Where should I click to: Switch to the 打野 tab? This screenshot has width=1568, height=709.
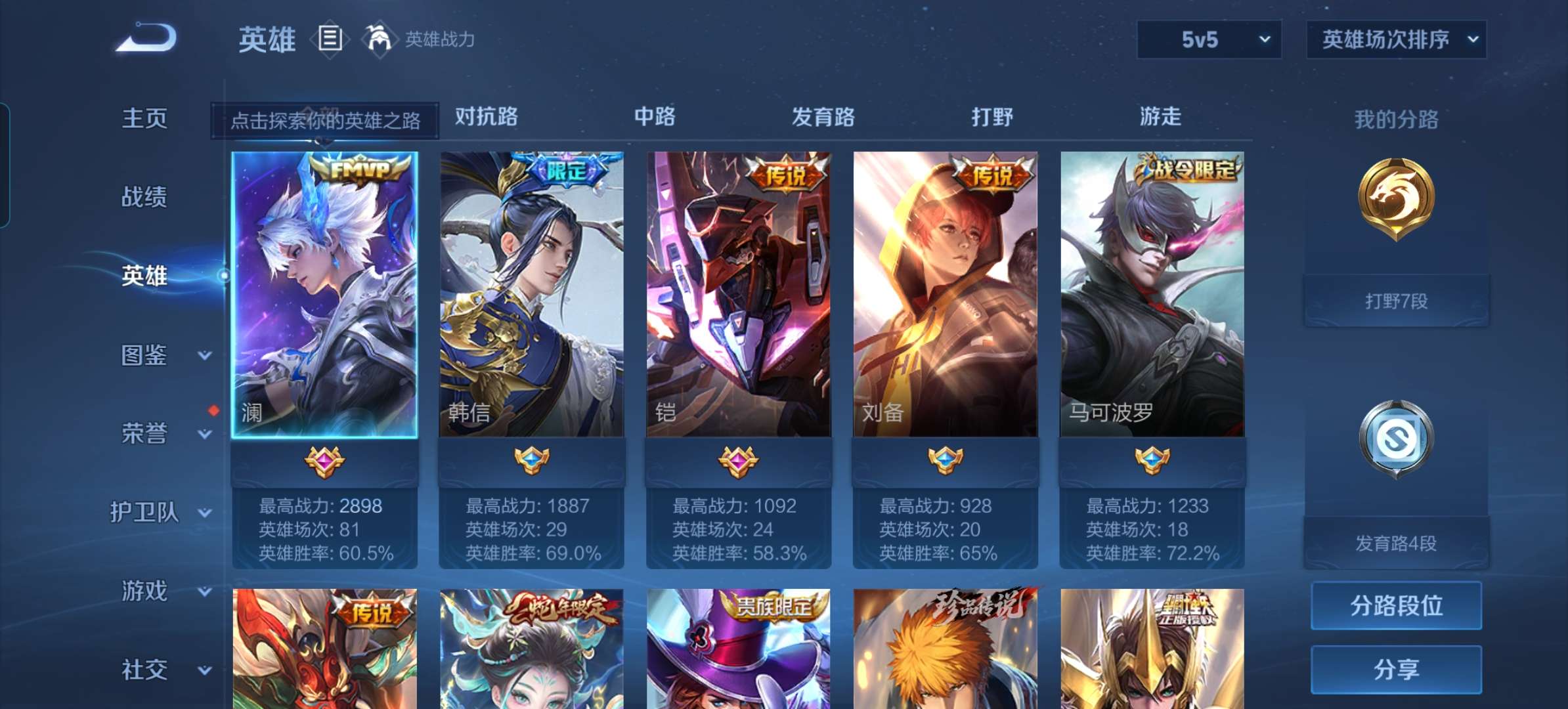pos(991,117)
